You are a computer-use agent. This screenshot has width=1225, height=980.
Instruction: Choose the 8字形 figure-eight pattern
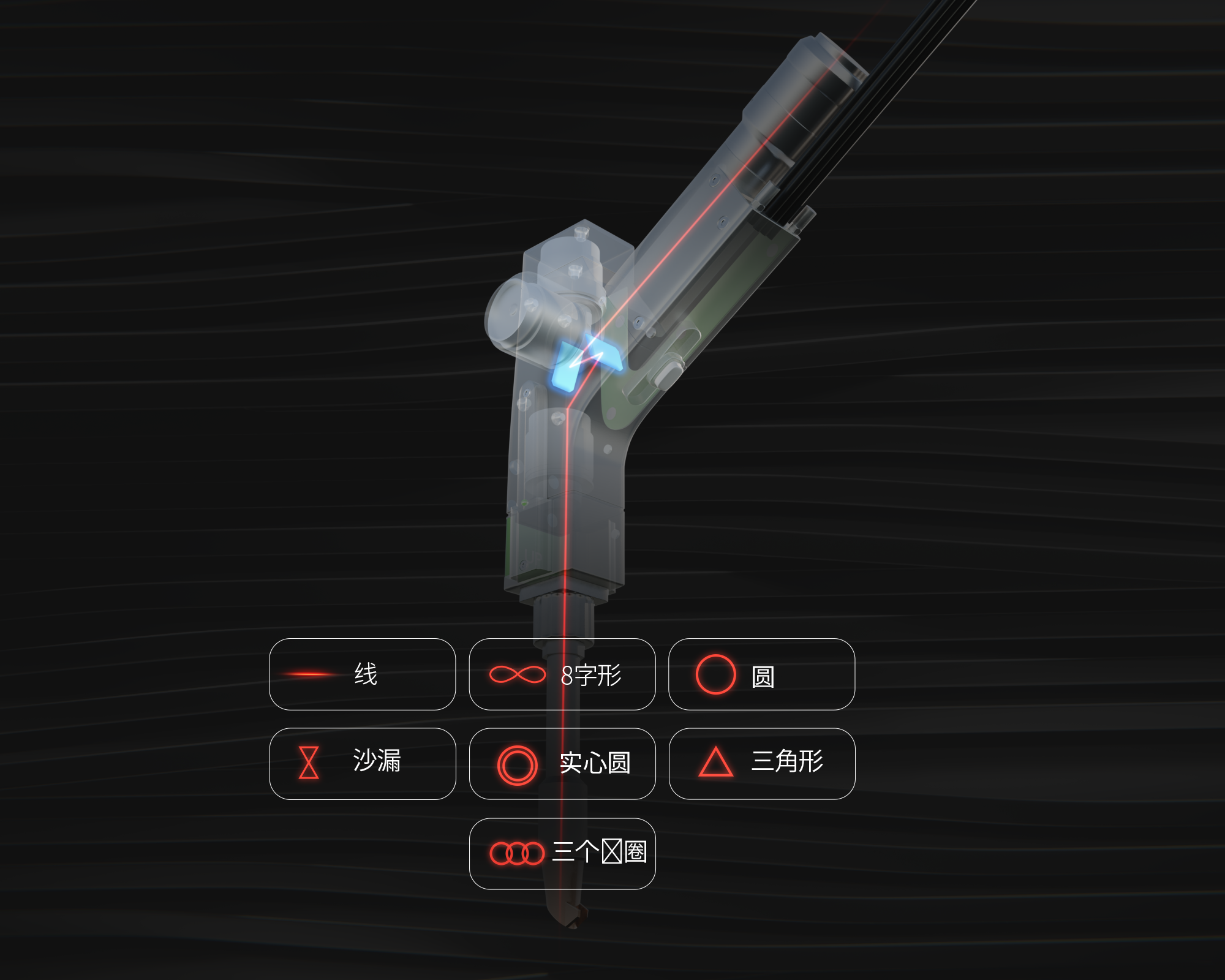tap(562, 674)
